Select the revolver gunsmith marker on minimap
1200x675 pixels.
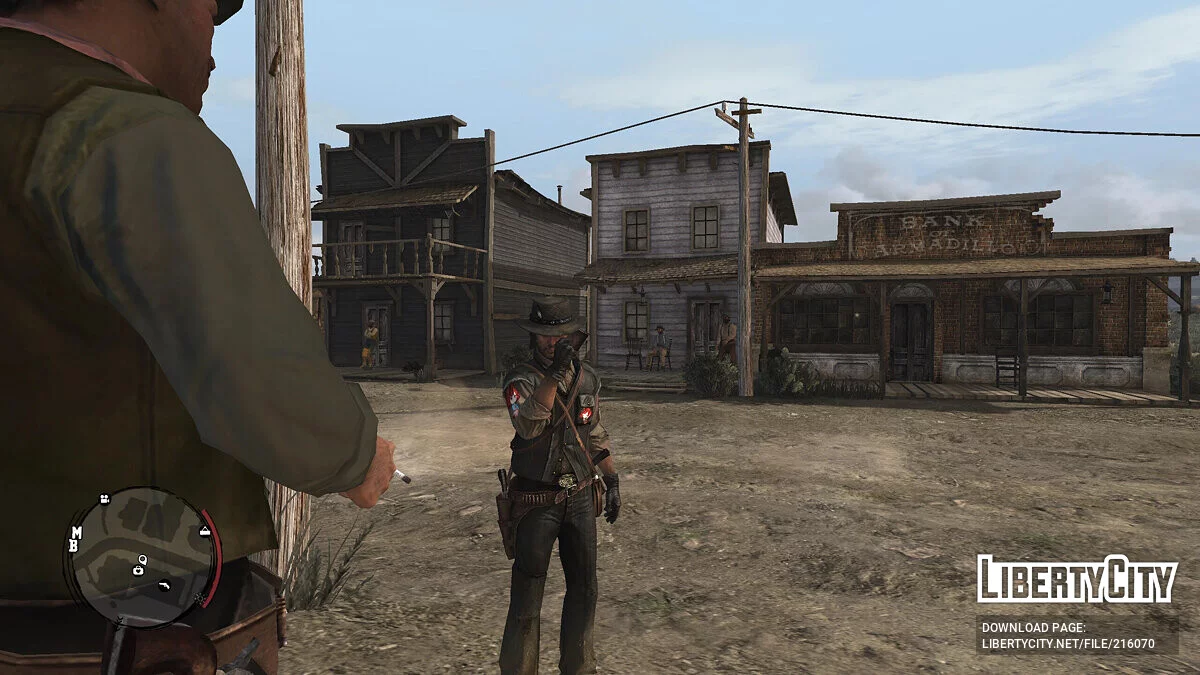[x=164, y=585]
